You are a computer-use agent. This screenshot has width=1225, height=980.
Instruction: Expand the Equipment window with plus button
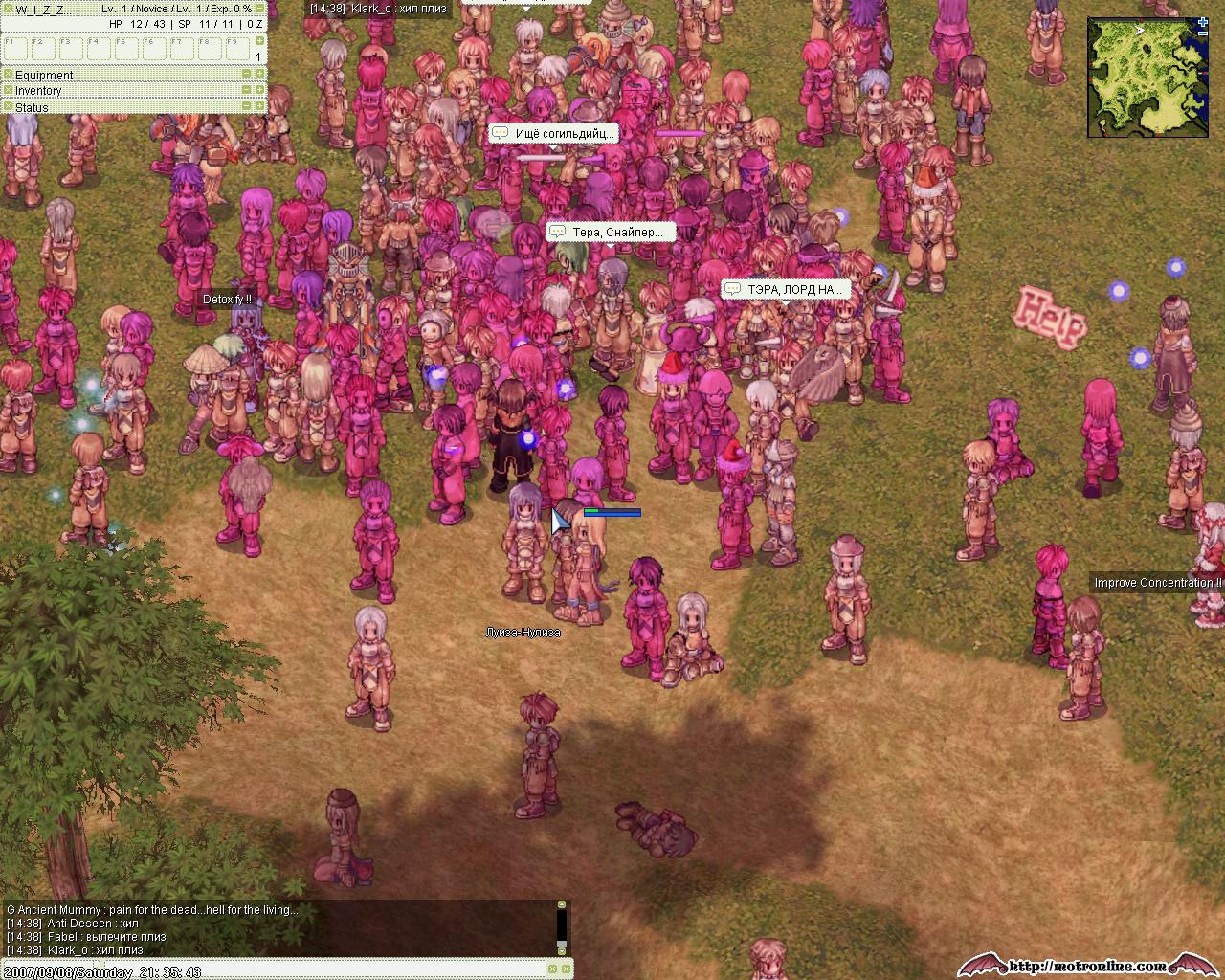[259, 74]
